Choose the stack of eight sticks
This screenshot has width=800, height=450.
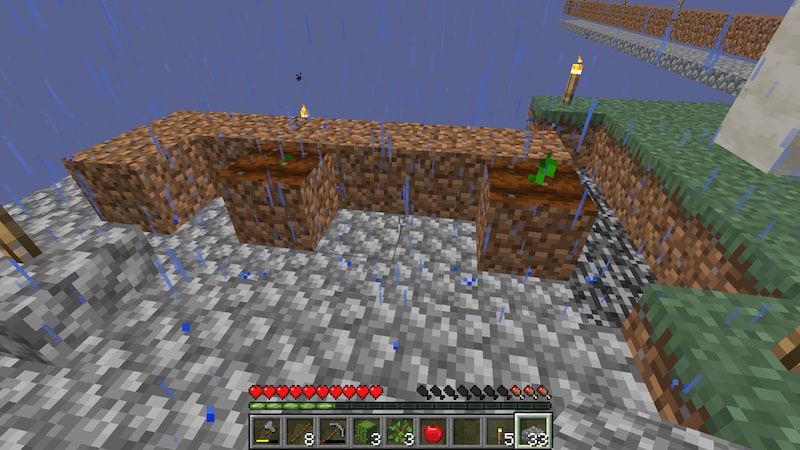click(299, 432)
